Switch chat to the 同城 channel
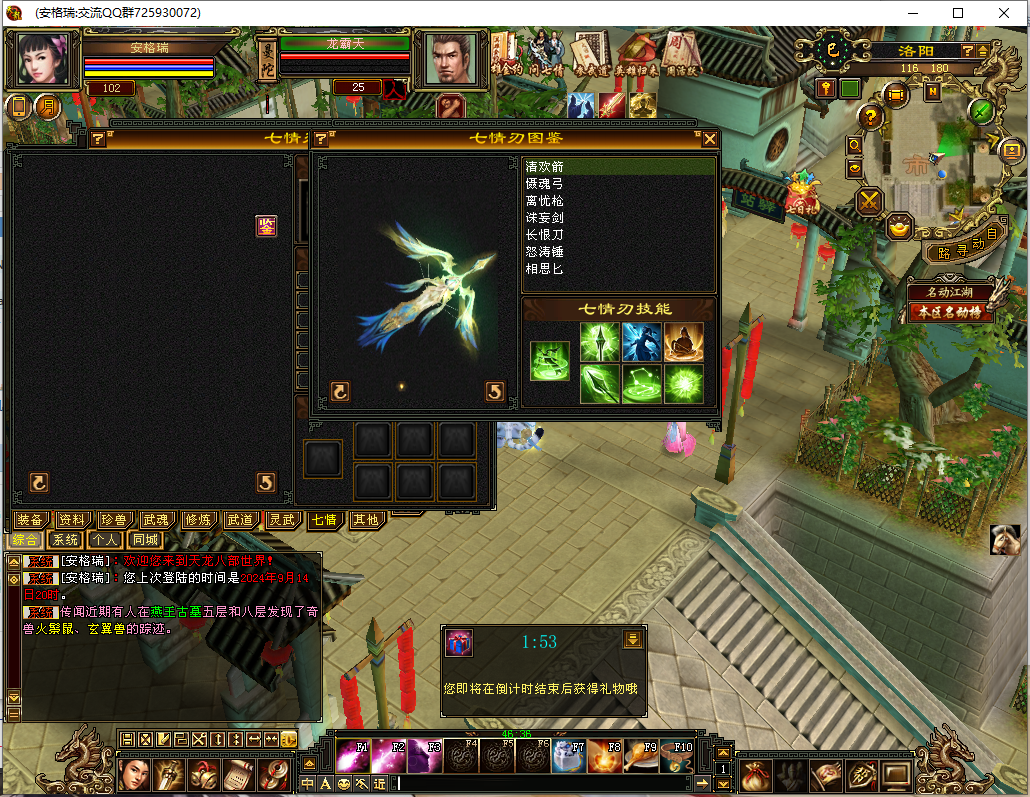 point(146,540)
